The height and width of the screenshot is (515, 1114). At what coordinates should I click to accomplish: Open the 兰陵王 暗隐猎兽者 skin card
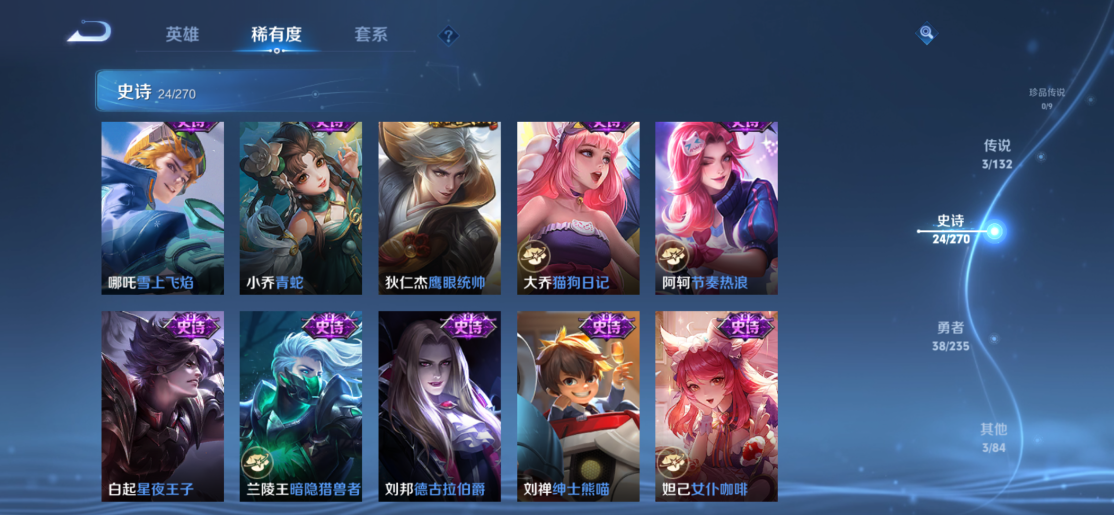coord(301,406)
